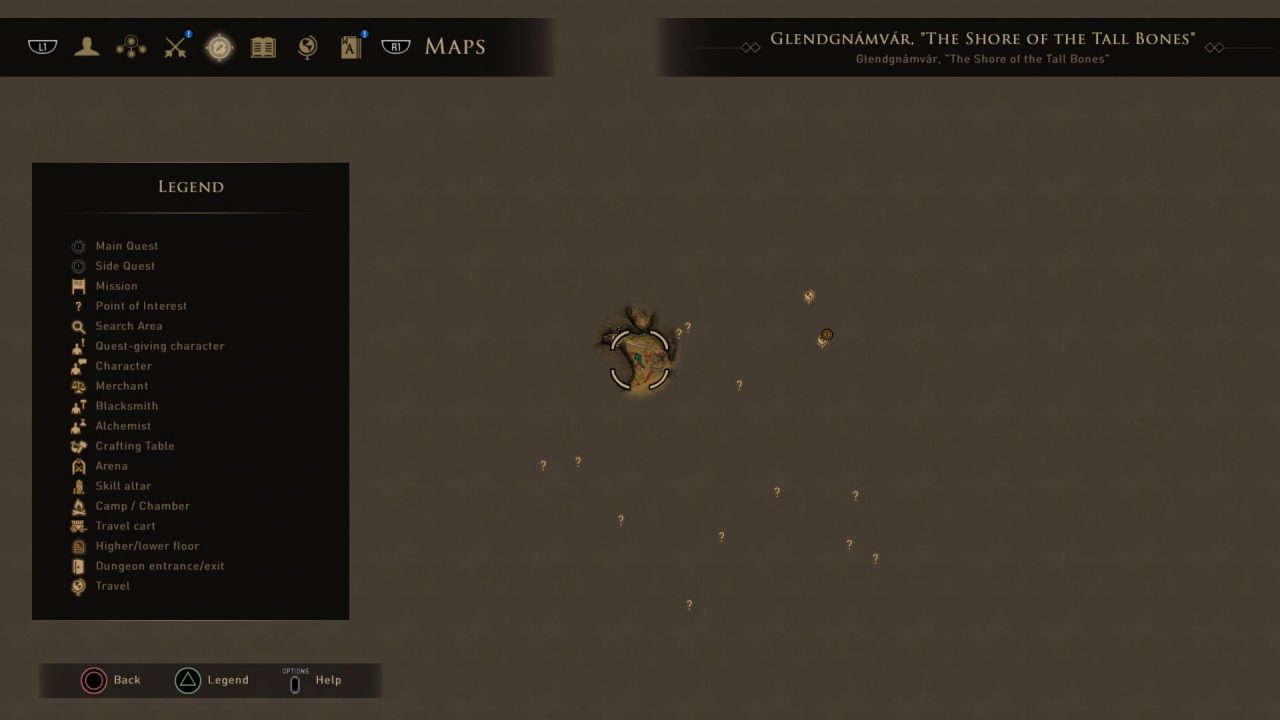Screen dimensions: 1280x720
Task: Choose Main Quest in the legend
Action: pos(126,246)
